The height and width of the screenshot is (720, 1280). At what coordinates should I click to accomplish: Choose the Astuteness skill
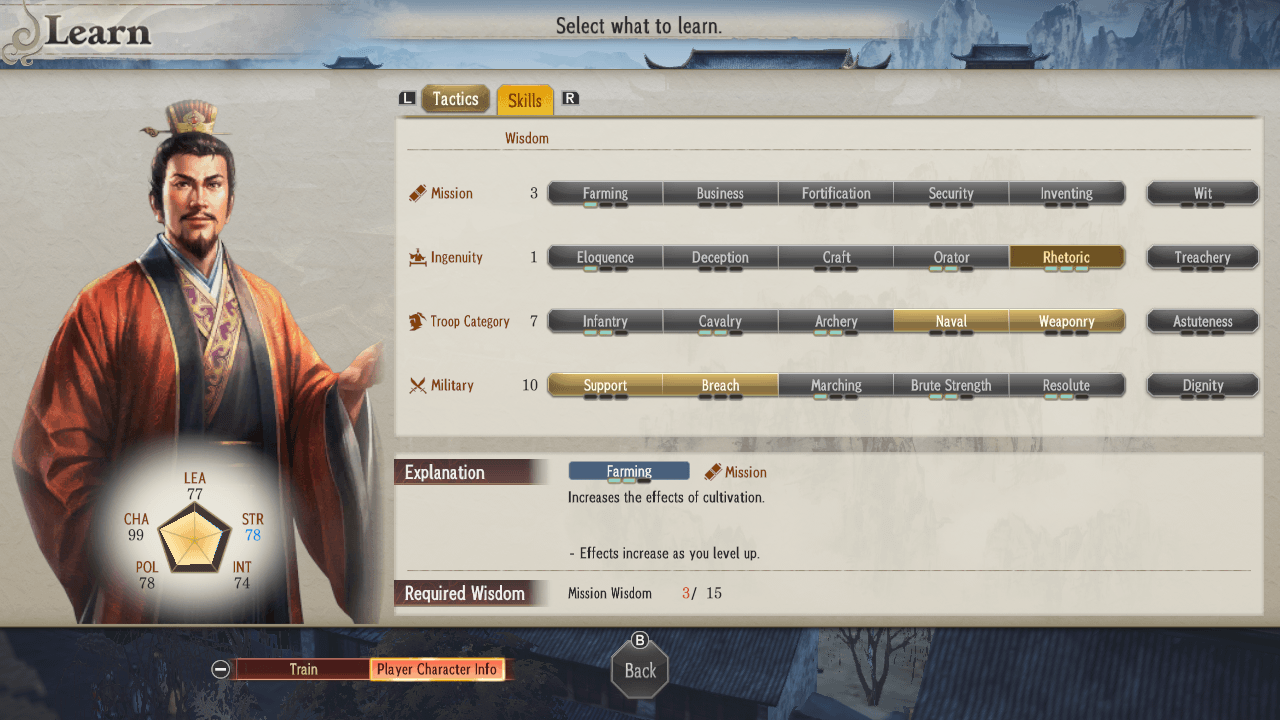[1202, 321]
